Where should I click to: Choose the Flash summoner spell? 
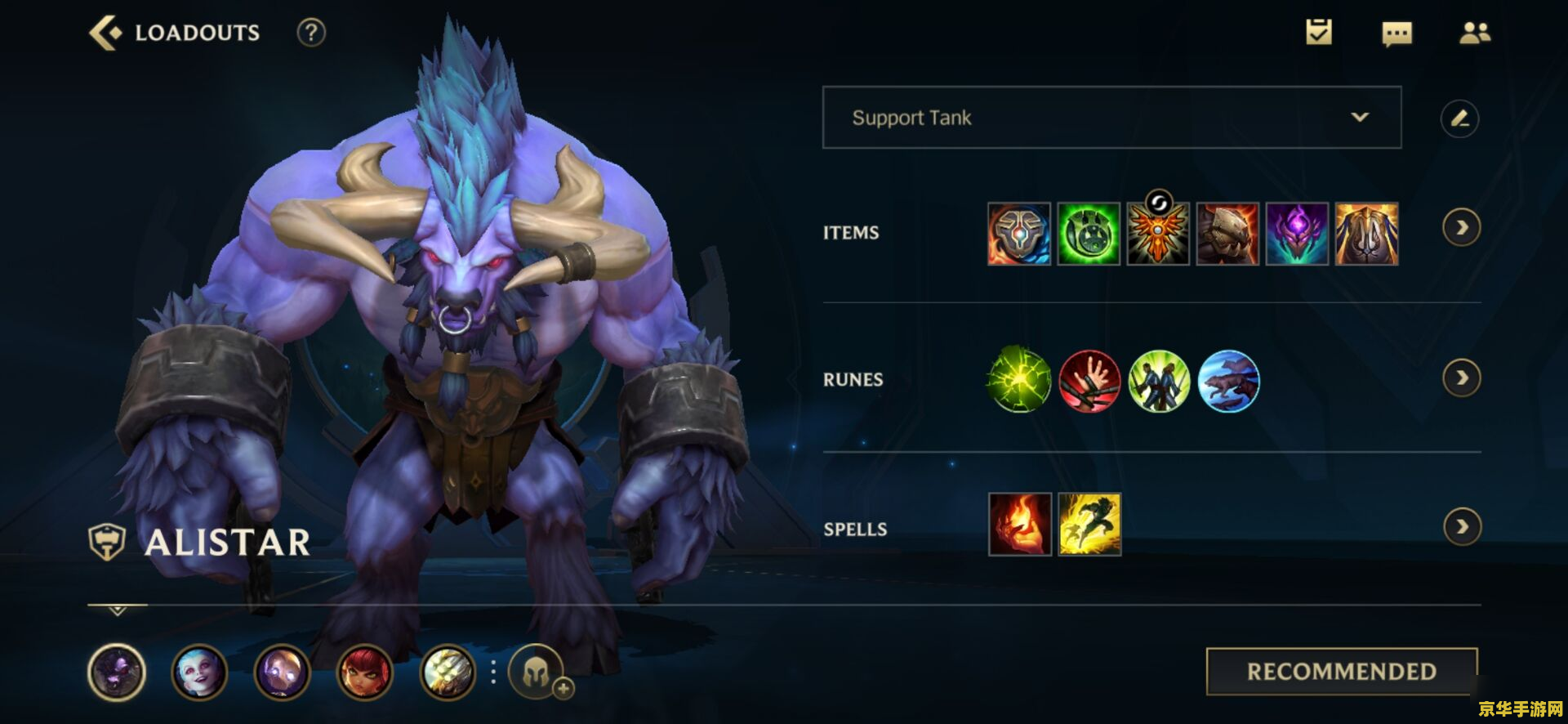(1089, 525)
